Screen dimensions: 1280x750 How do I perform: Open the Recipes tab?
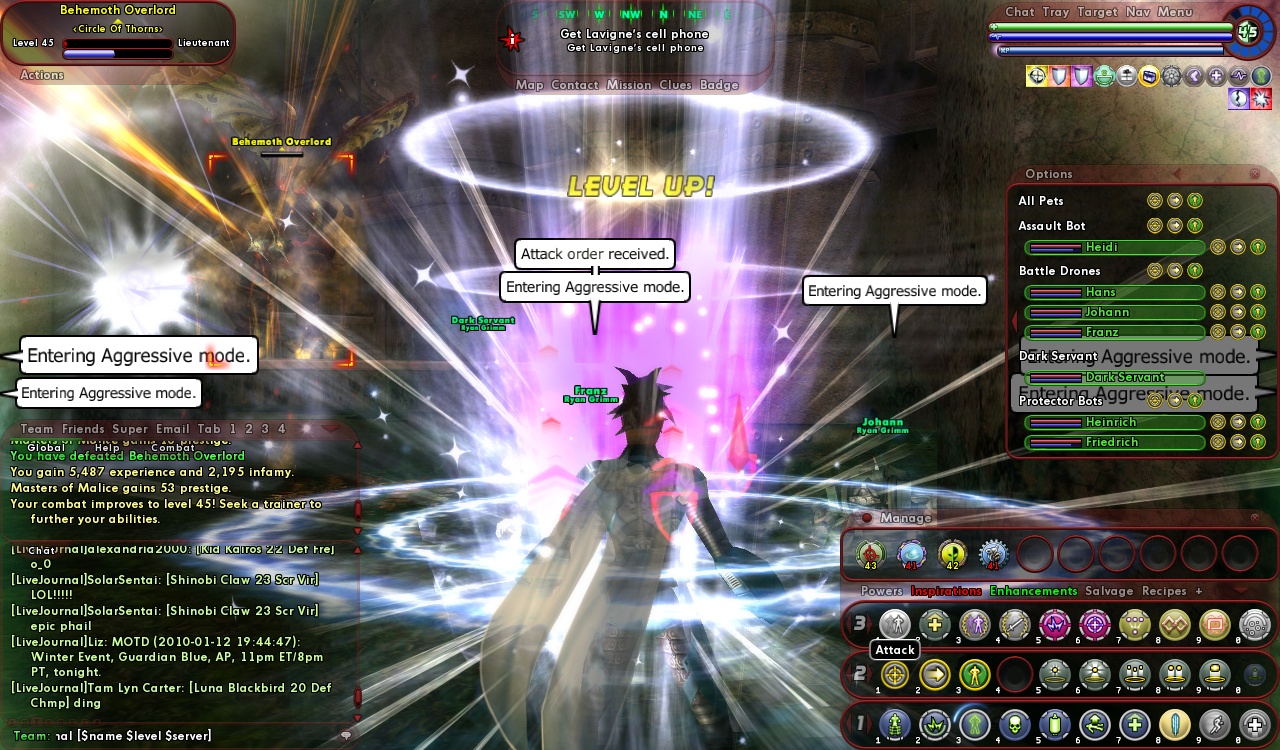point(1164,591)
